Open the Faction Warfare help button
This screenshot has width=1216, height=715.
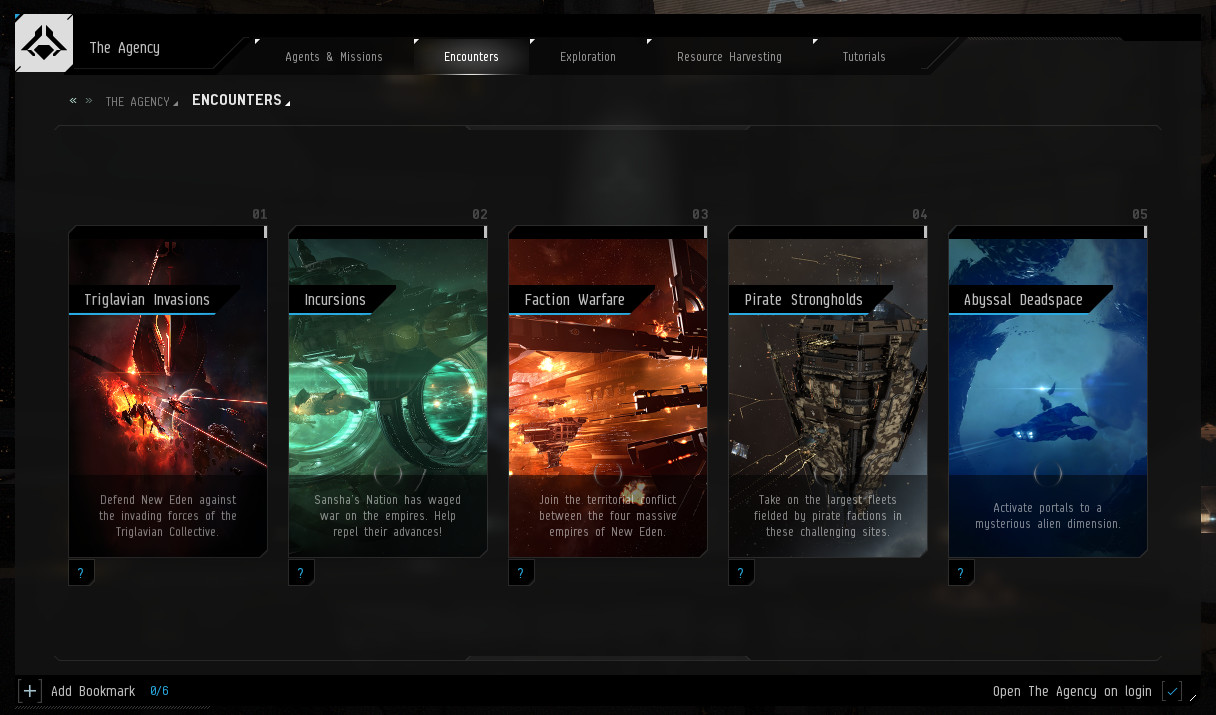click(521, 573)
